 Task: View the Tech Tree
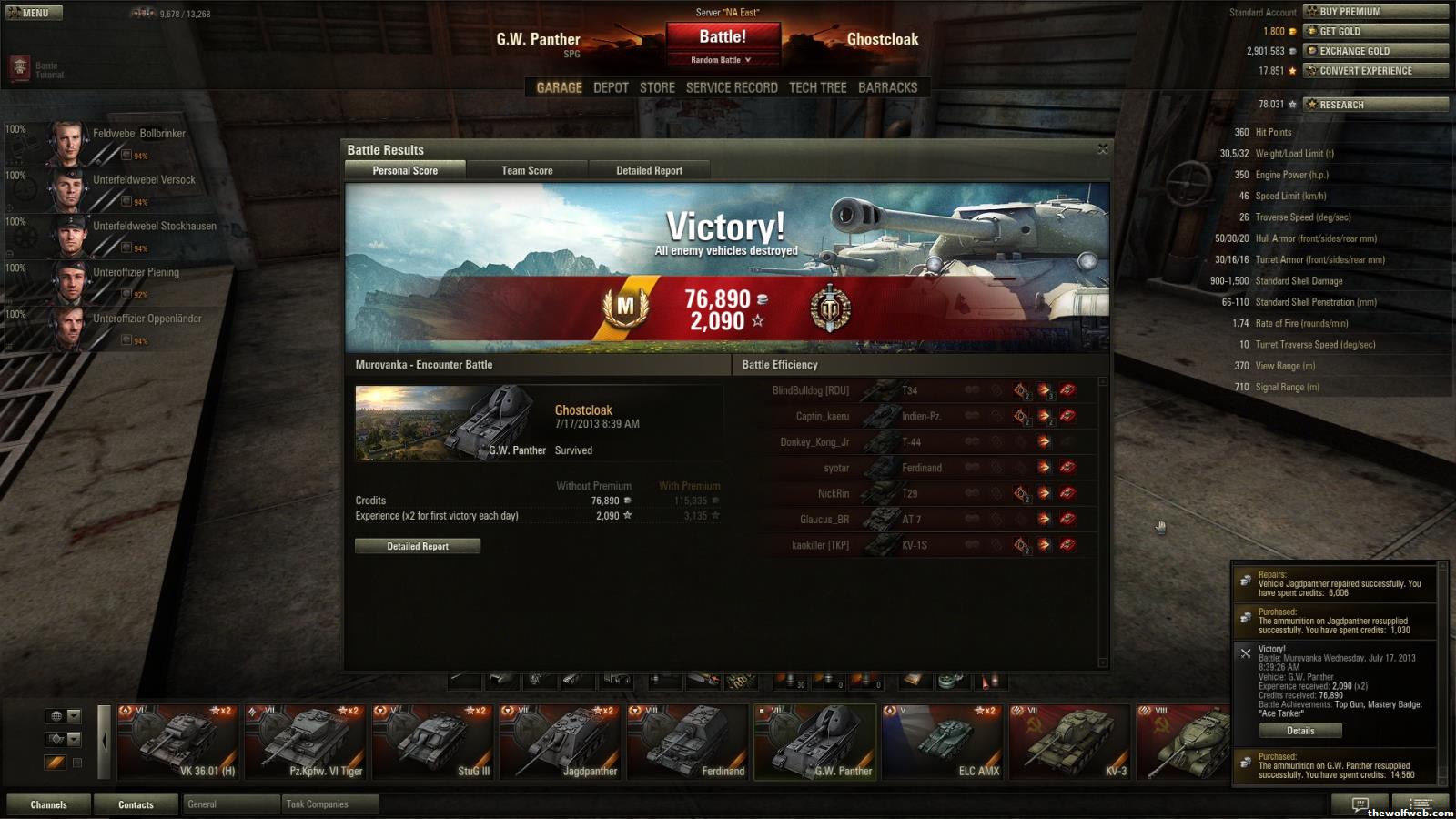(x=817, y=87)
